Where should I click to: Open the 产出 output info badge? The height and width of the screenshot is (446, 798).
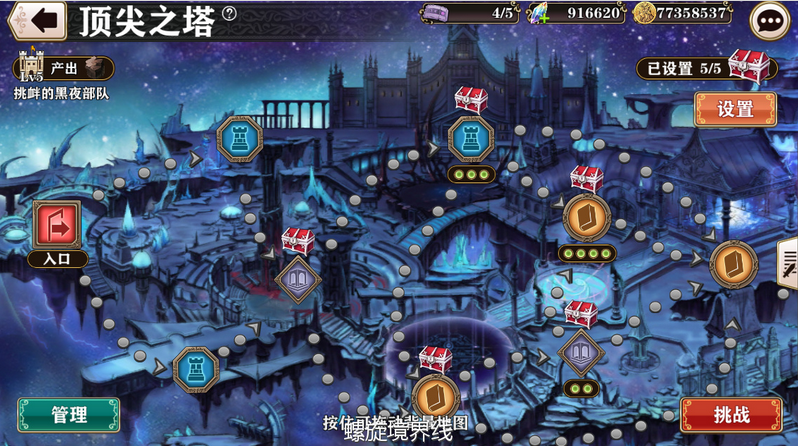(x=63, y=68)
